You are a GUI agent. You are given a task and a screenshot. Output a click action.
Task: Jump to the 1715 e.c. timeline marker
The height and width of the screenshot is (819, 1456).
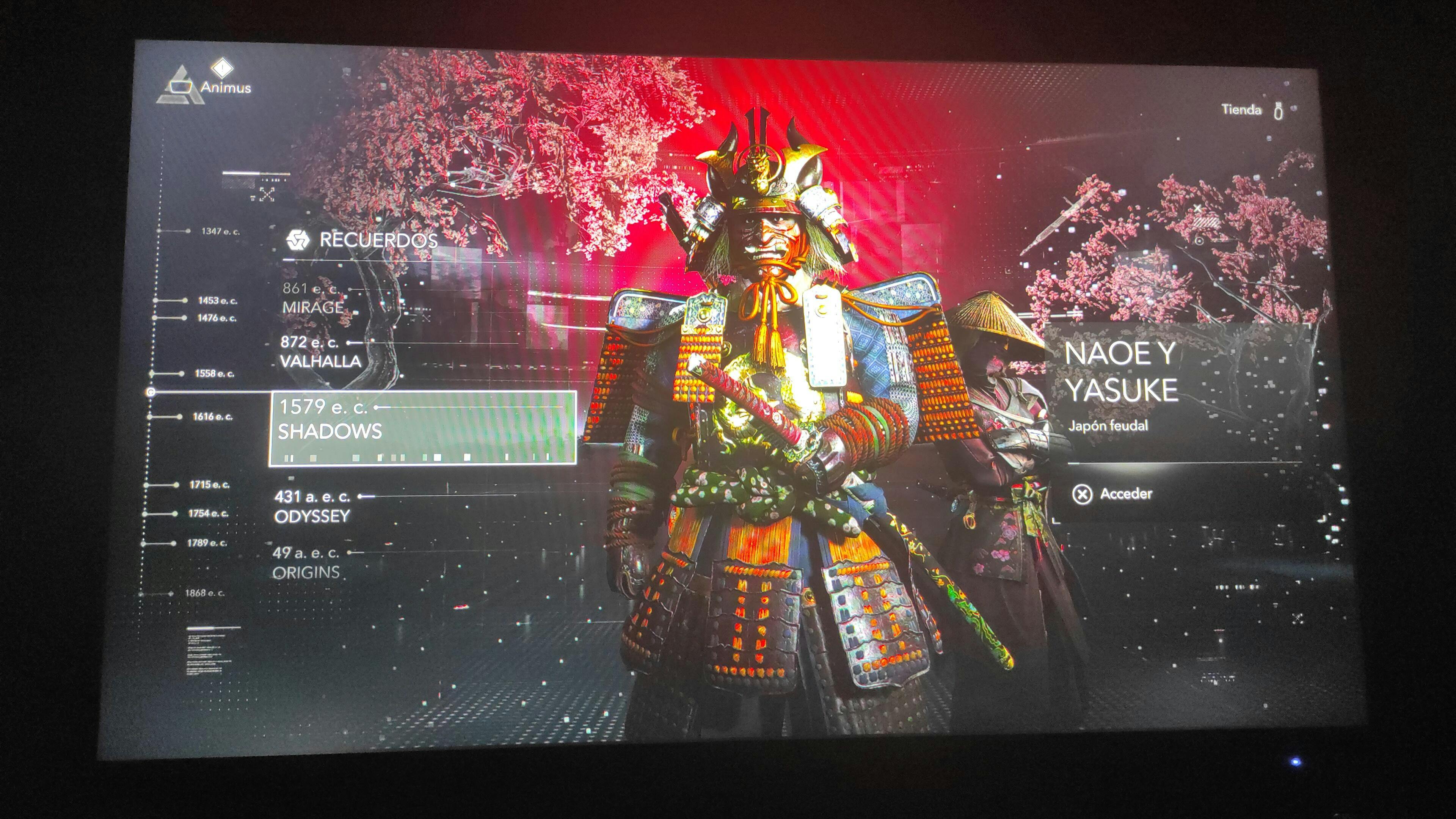coord(209,485)
